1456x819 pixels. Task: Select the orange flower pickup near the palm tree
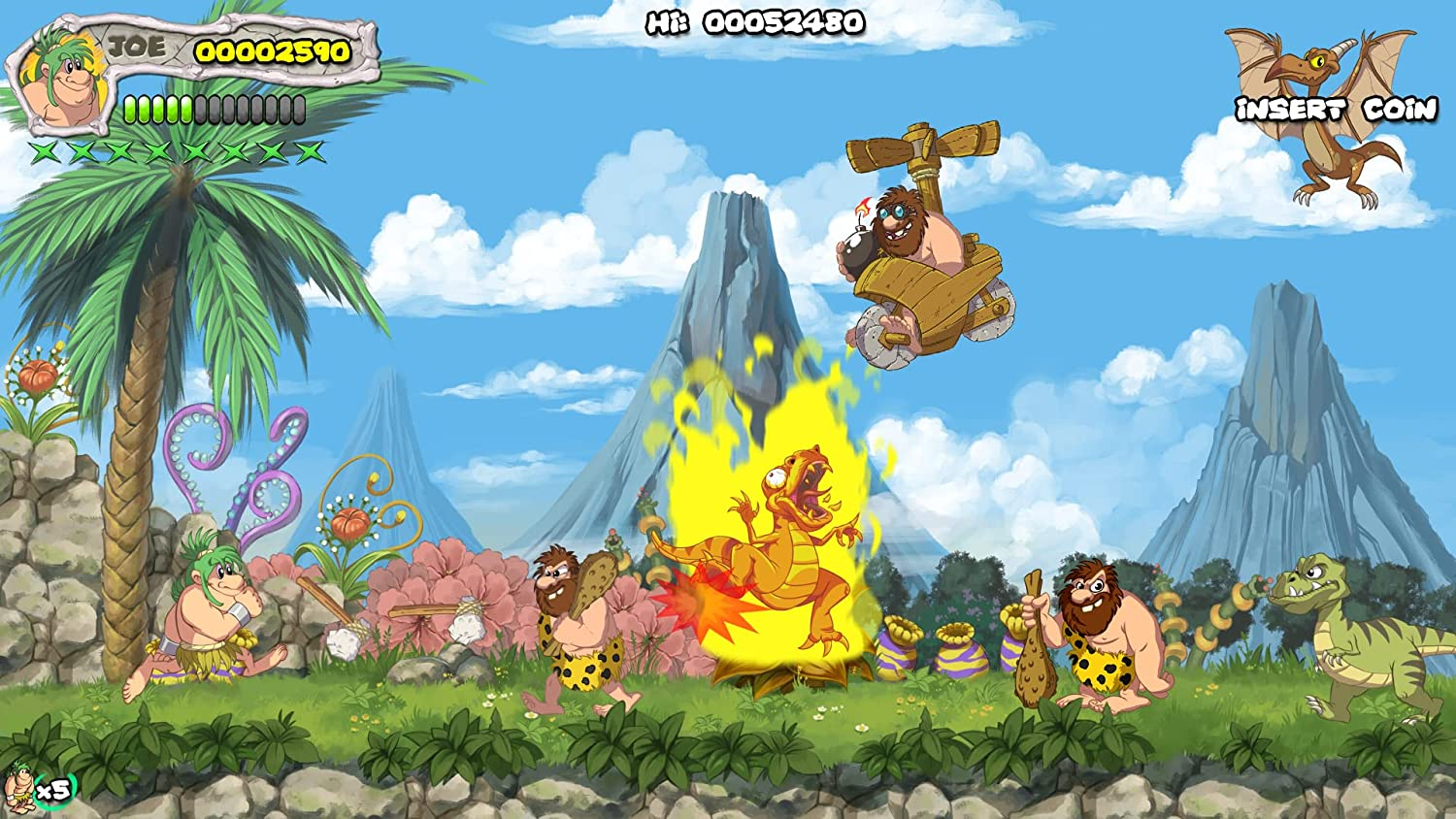click(37, 378)
